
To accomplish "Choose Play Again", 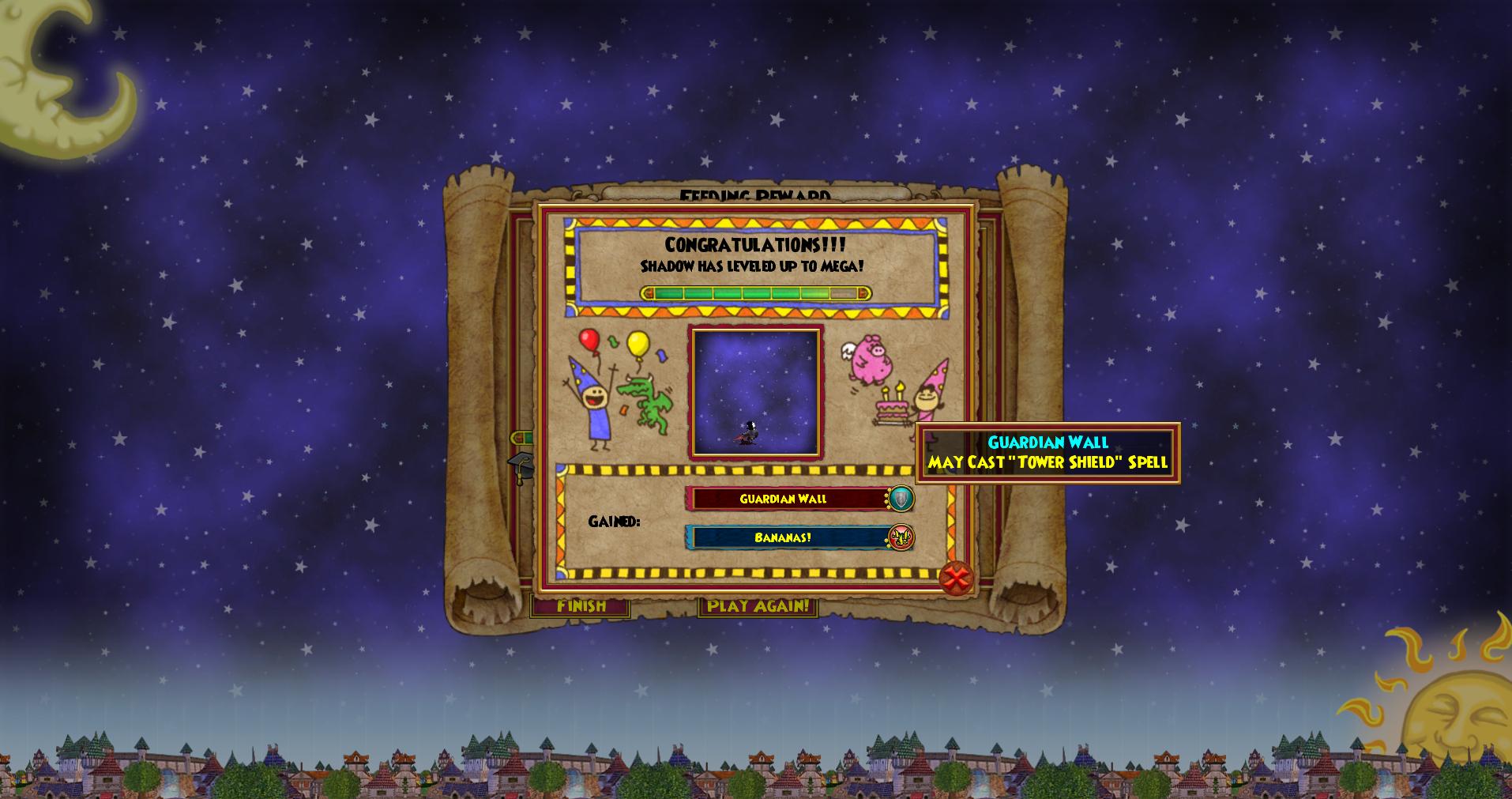I will pyautogui.click(x=758, y=607).
